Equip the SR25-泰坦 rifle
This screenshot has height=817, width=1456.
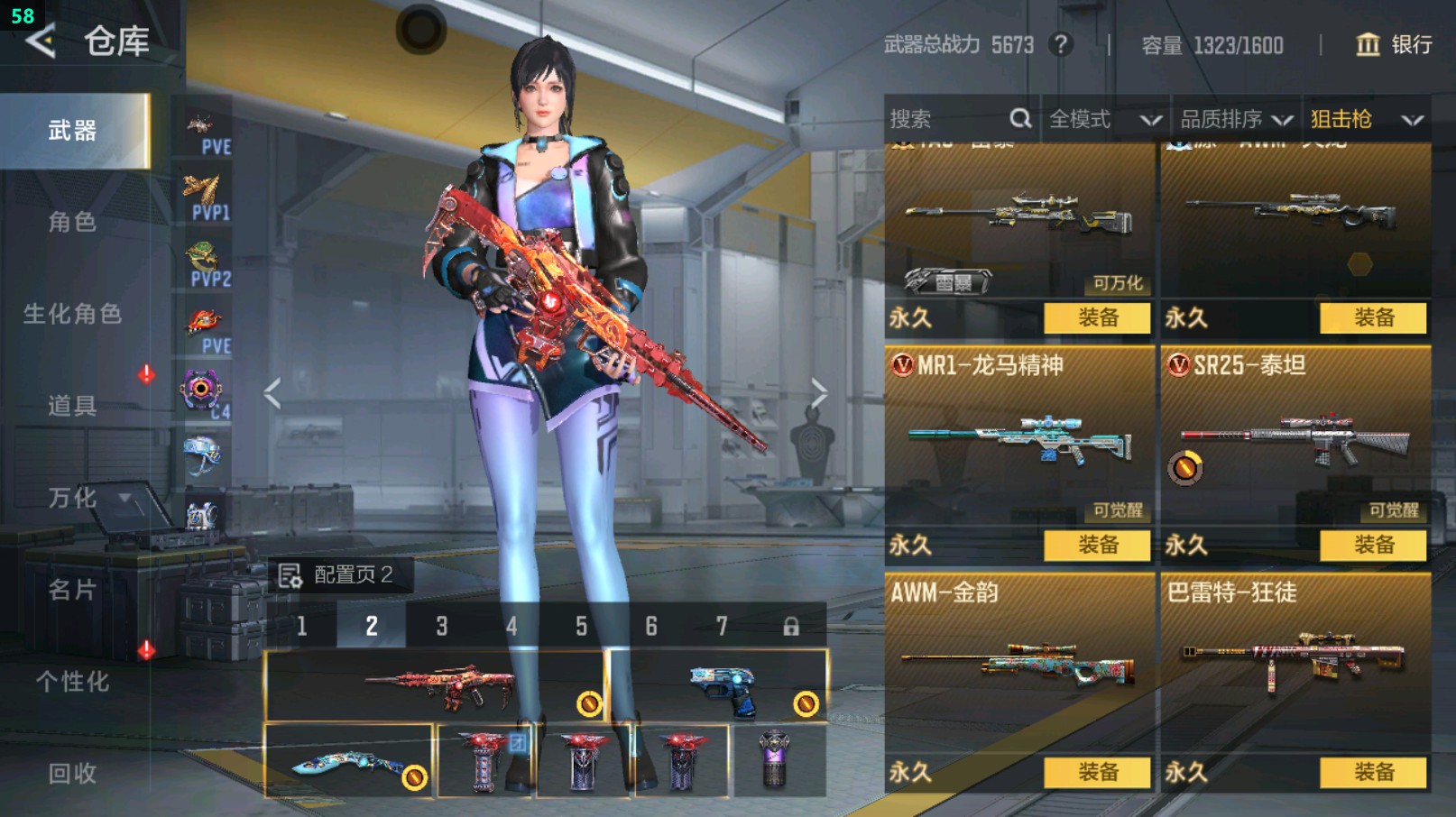[x=1373, y=545]
